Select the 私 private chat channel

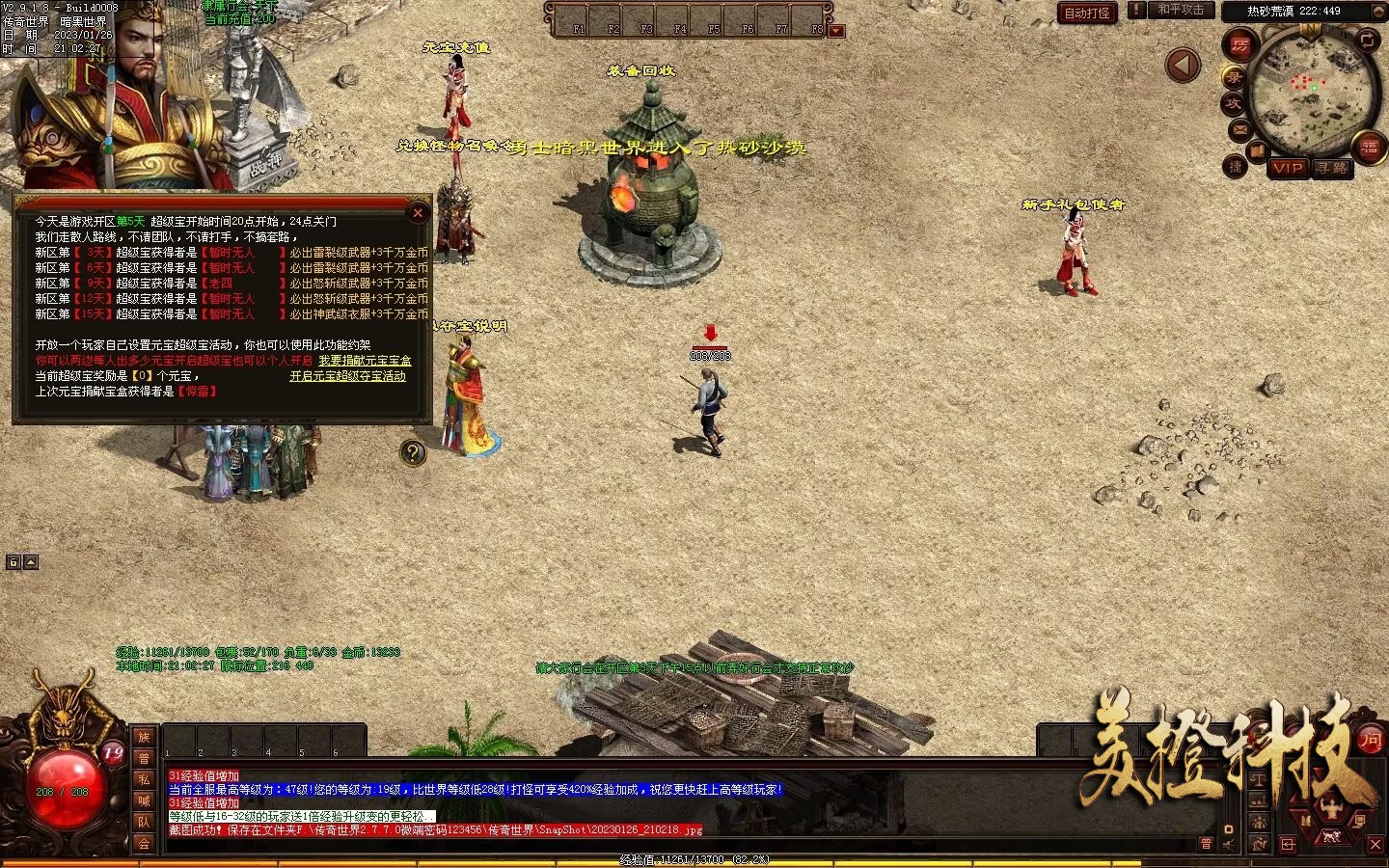click(144, 779)
